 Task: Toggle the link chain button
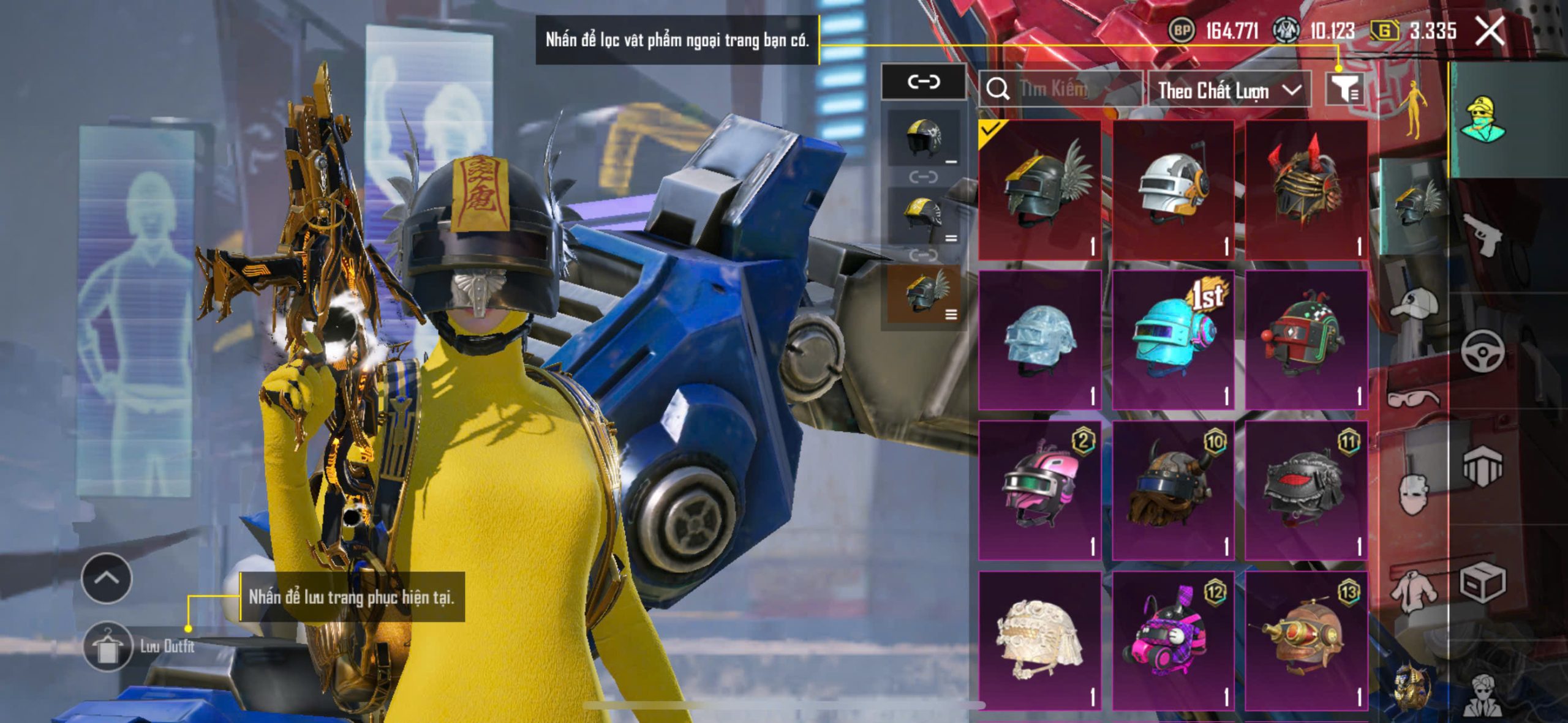pyautogui.click(x=923, y=81)
